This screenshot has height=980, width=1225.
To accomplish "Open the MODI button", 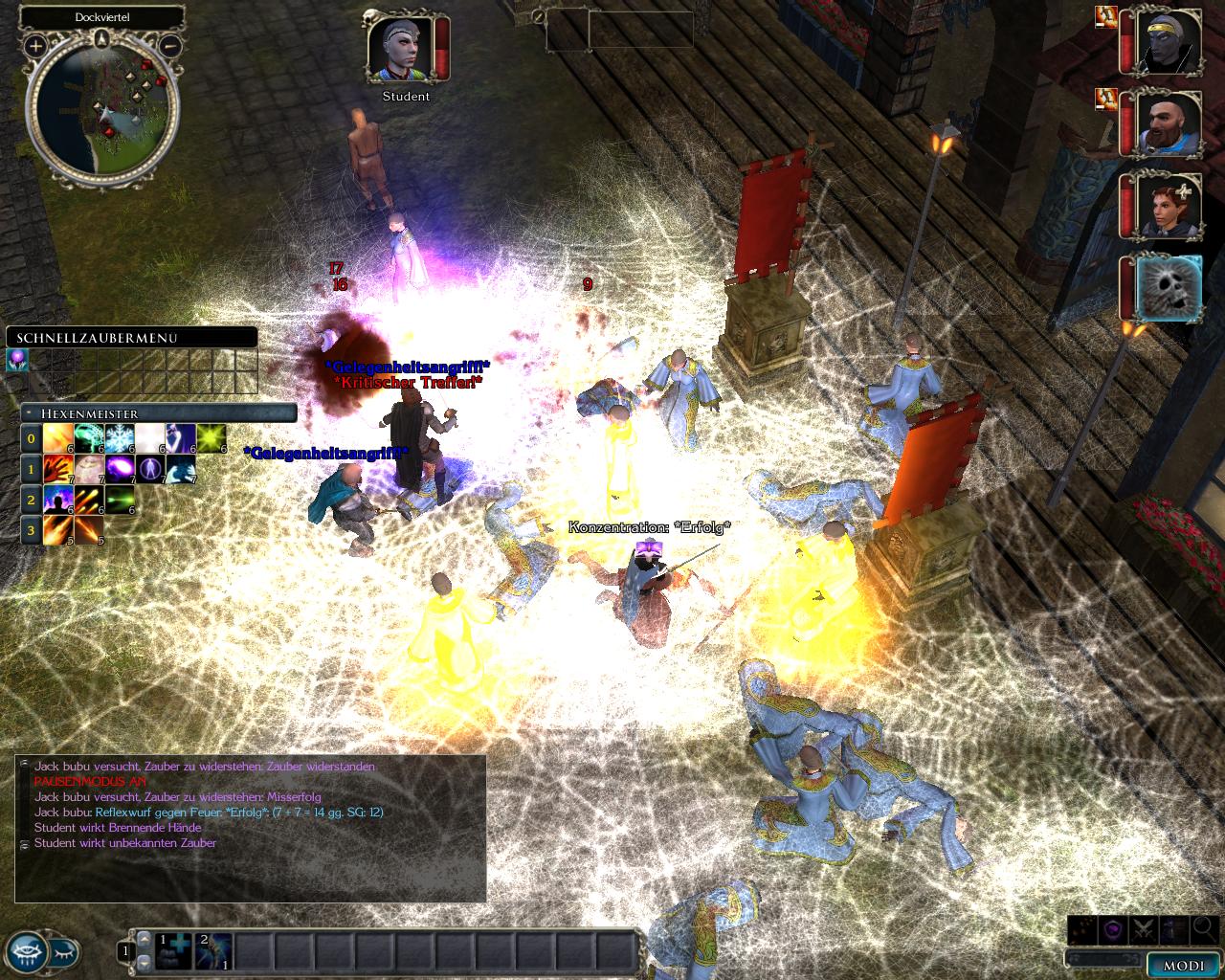I will (1184, 966).
